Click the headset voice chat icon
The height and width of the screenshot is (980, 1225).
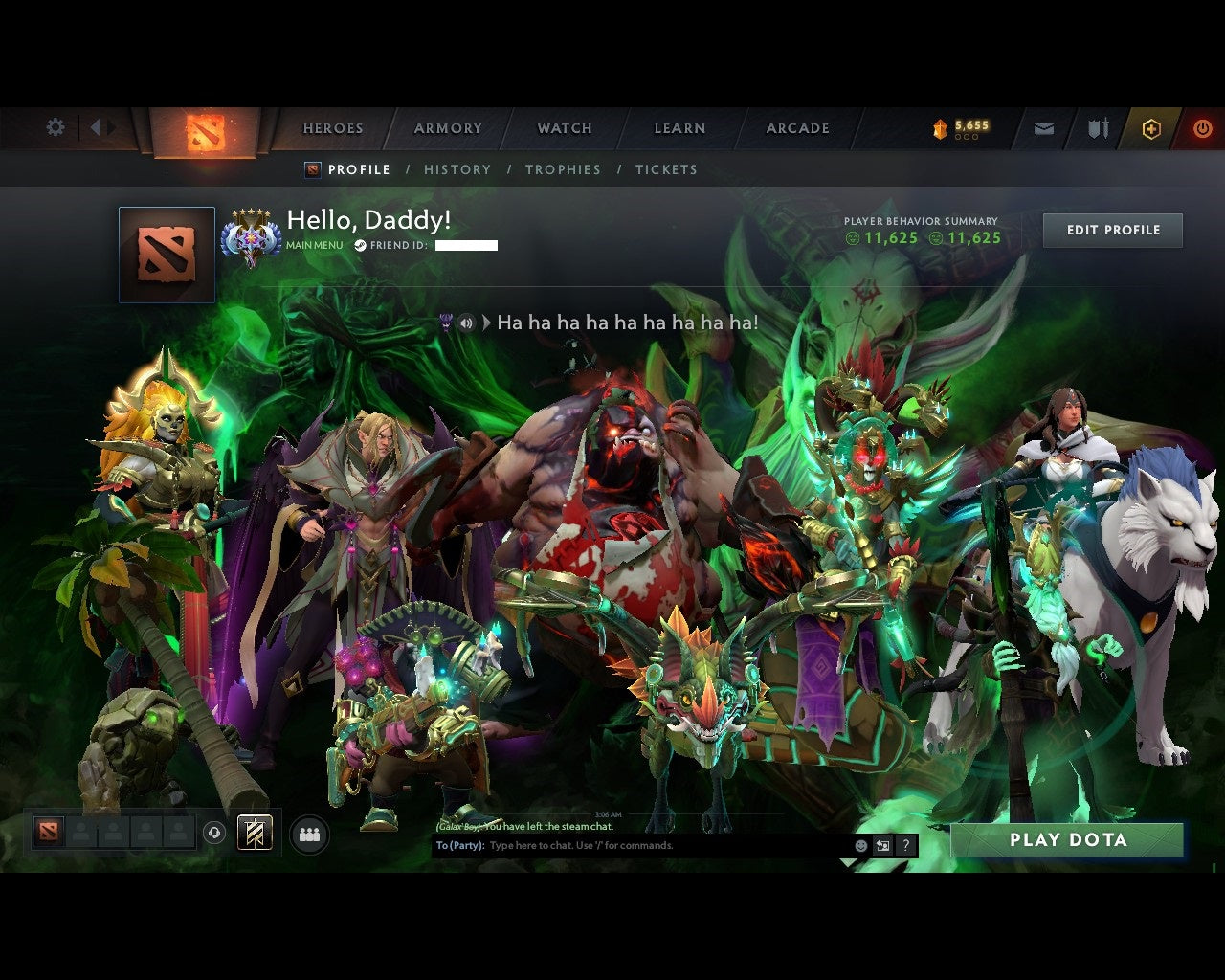214,833
